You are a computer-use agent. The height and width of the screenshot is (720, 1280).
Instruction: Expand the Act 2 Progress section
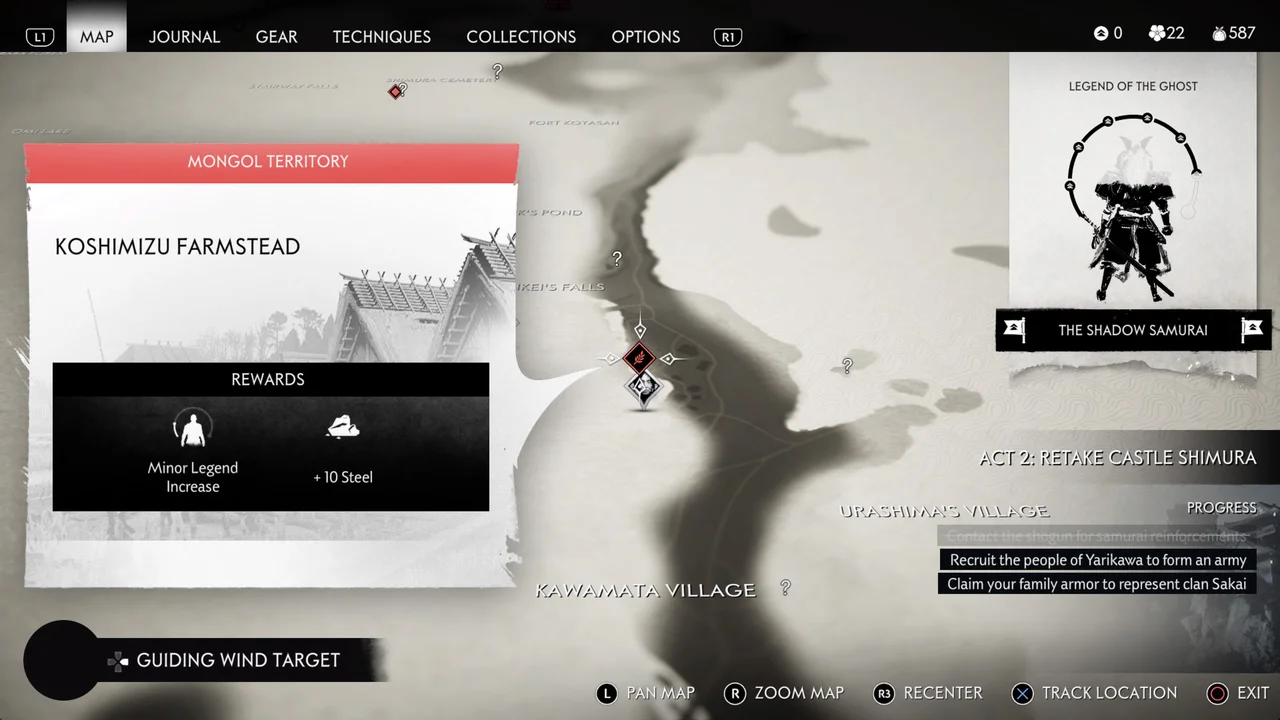1221,507
